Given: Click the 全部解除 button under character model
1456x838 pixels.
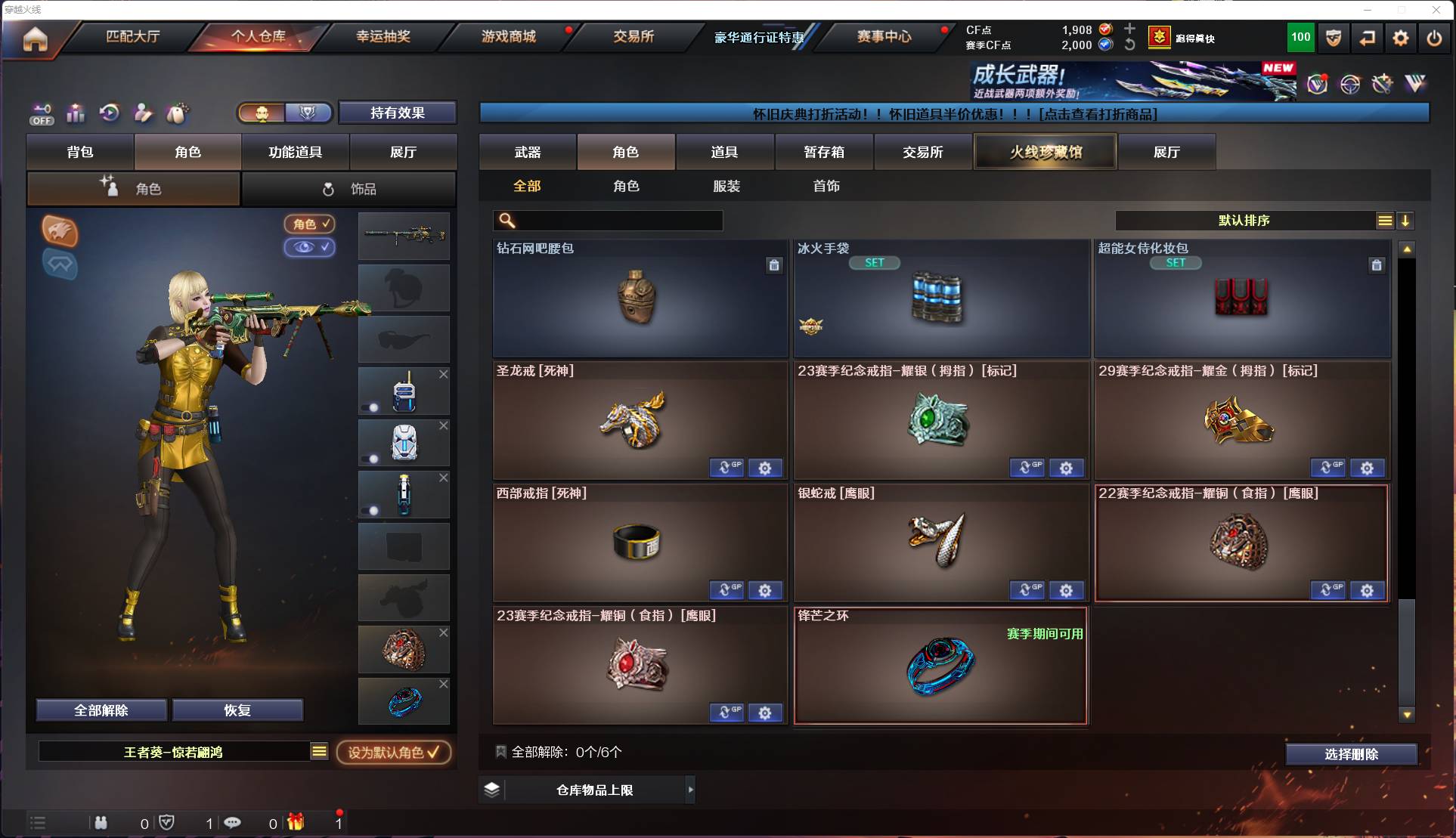Looking at the screenshot, I should coord(102,710).
